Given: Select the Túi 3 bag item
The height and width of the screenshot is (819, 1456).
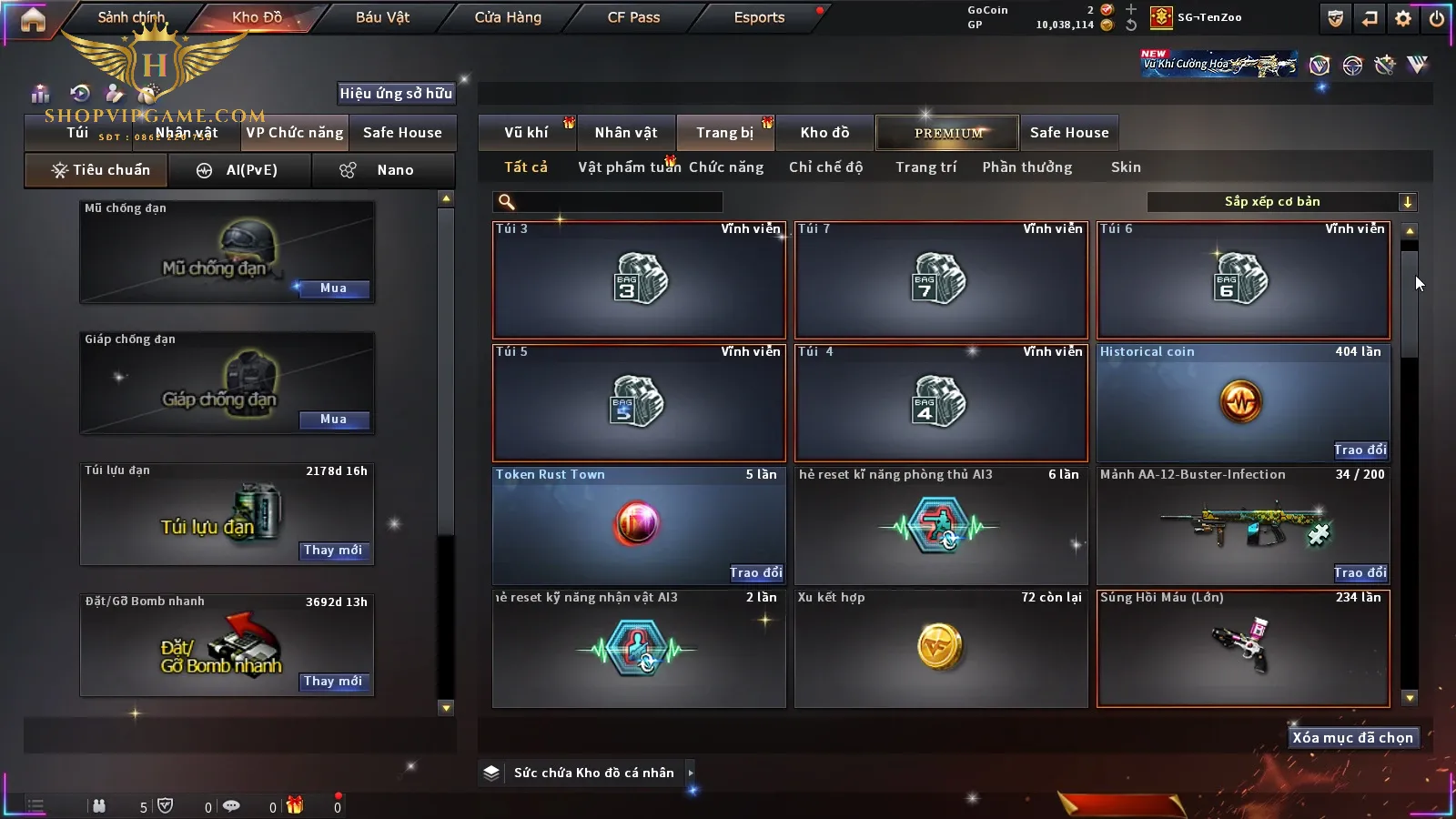Looking at the screenshot, I should [639, 280].
